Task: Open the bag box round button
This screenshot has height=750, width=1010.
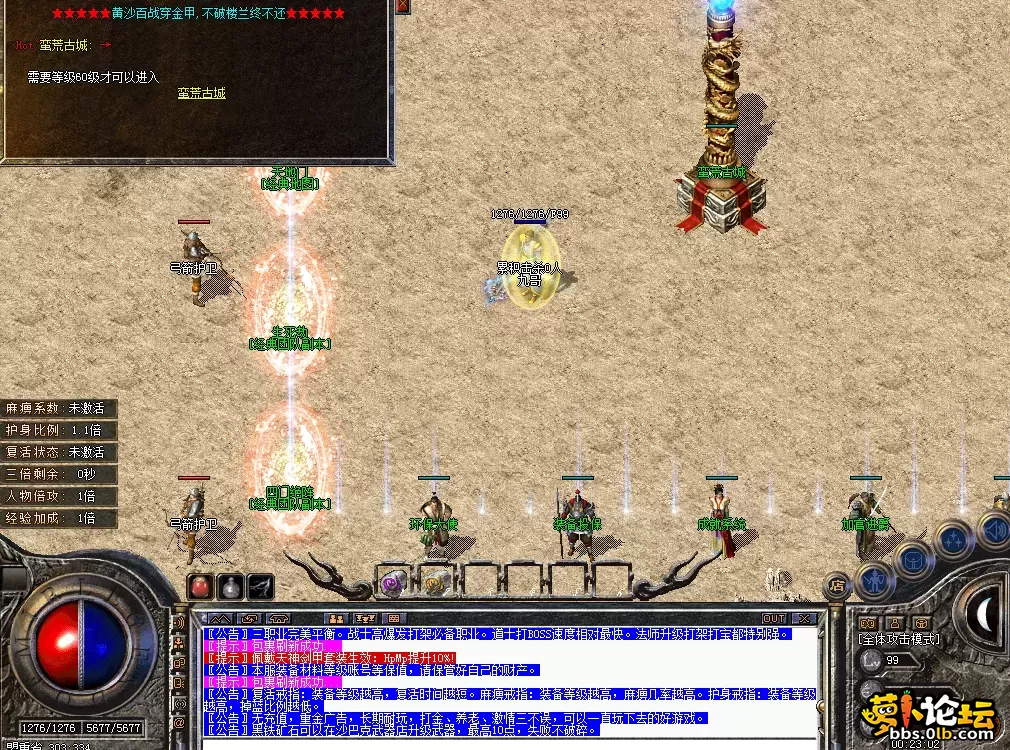Action: (x=913, y=558)
